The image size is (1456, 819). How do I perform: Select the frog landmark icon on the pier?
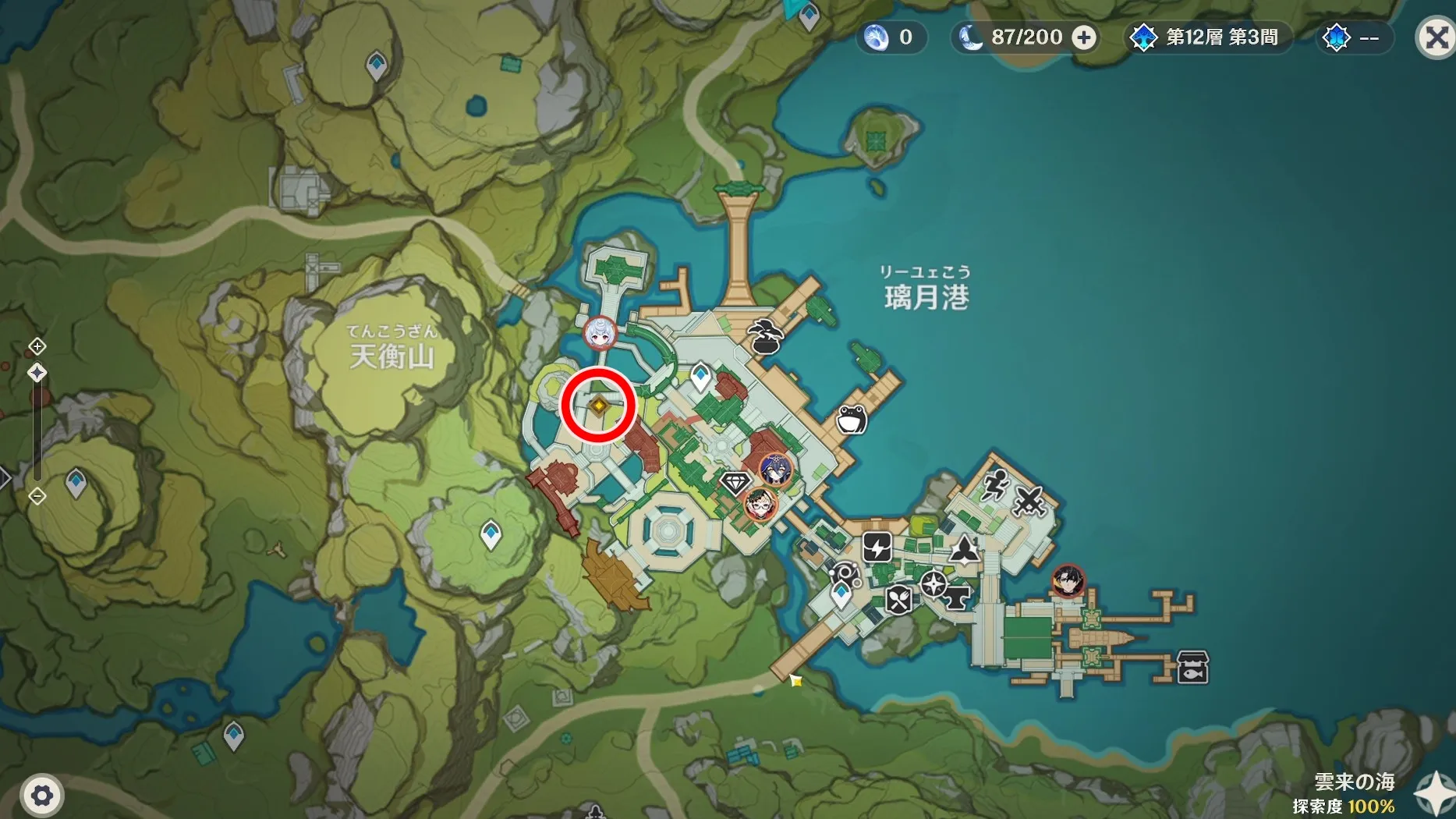coord(850,417)
